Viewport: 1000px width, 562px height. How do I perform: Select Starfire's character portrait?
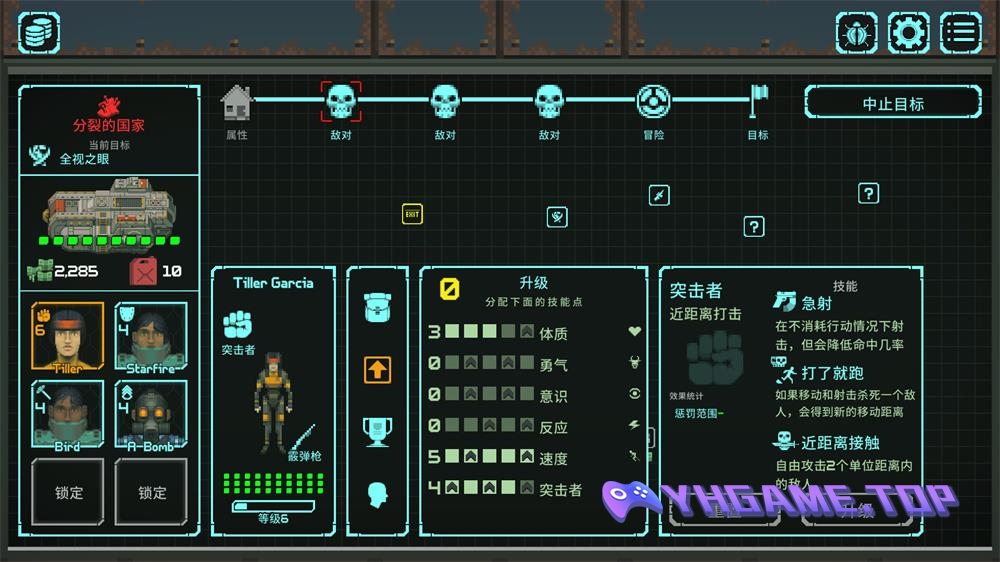point(151,337)
